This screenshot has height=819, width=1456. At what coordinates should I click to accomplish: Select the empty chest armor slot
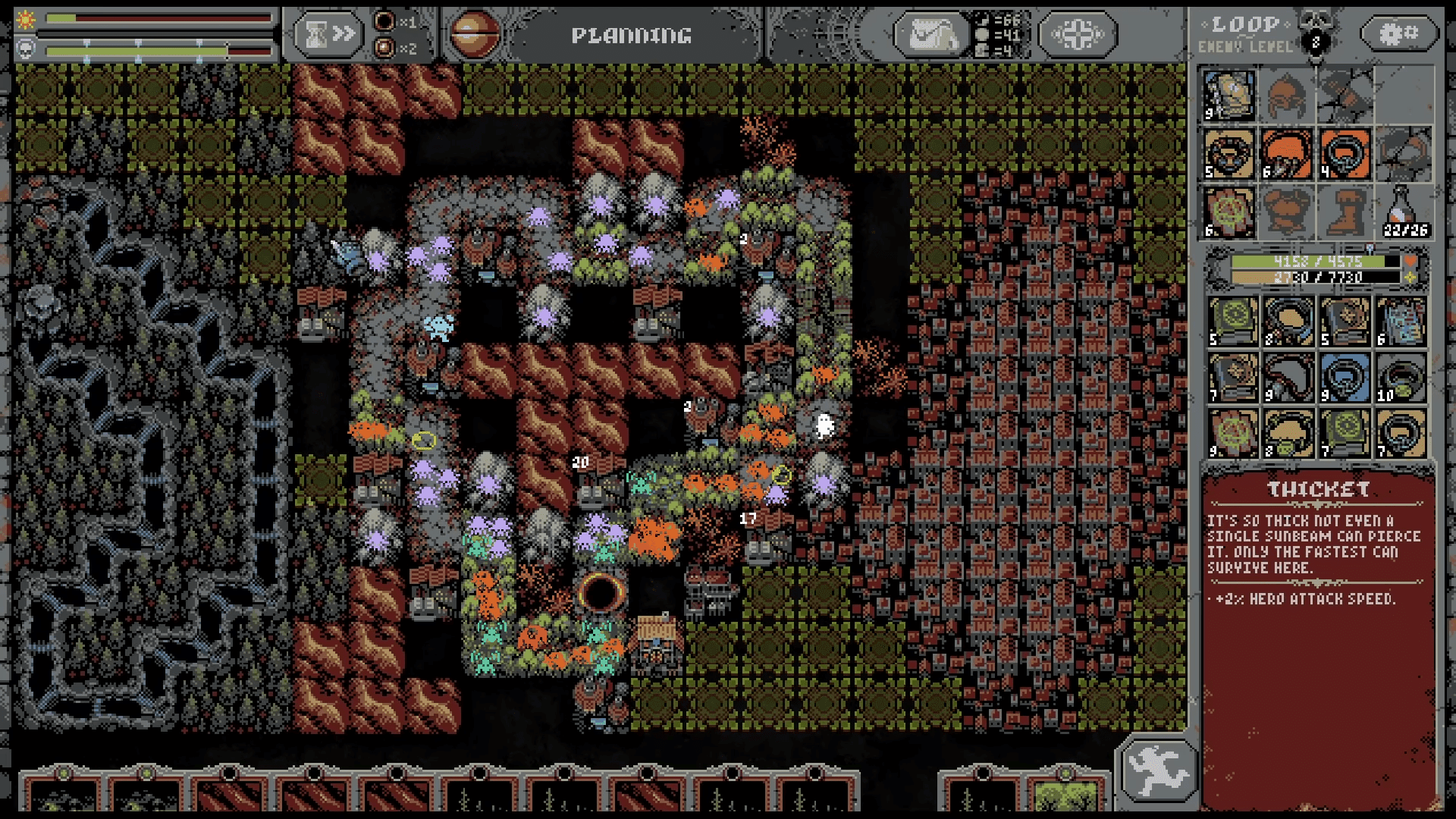click(1287, 210)
